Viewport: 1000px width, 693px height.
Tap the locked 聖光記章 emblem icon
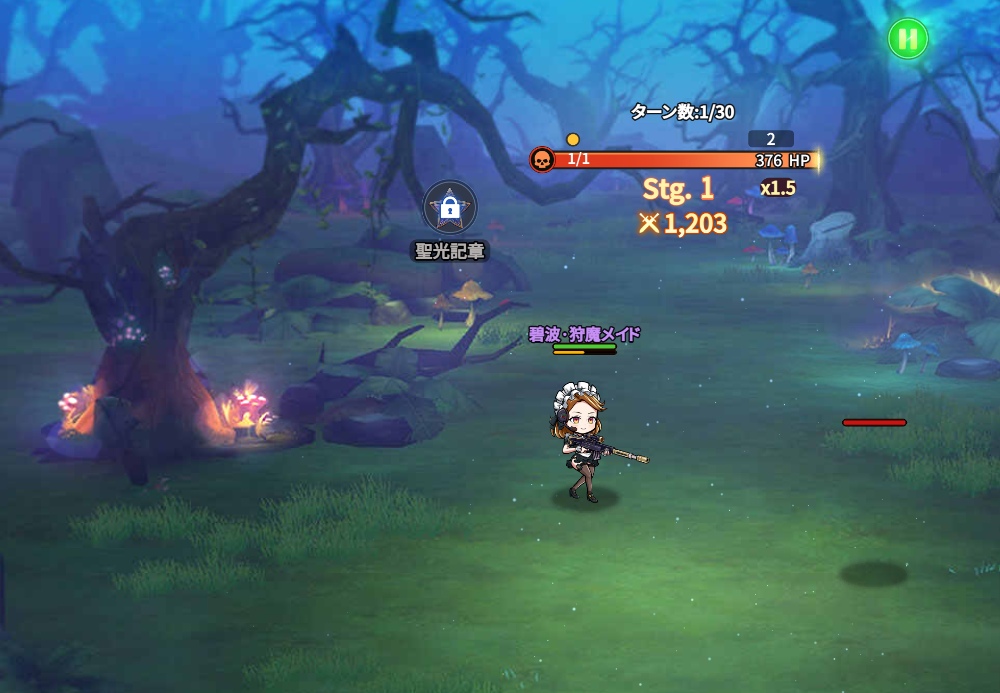coord(450,207)
